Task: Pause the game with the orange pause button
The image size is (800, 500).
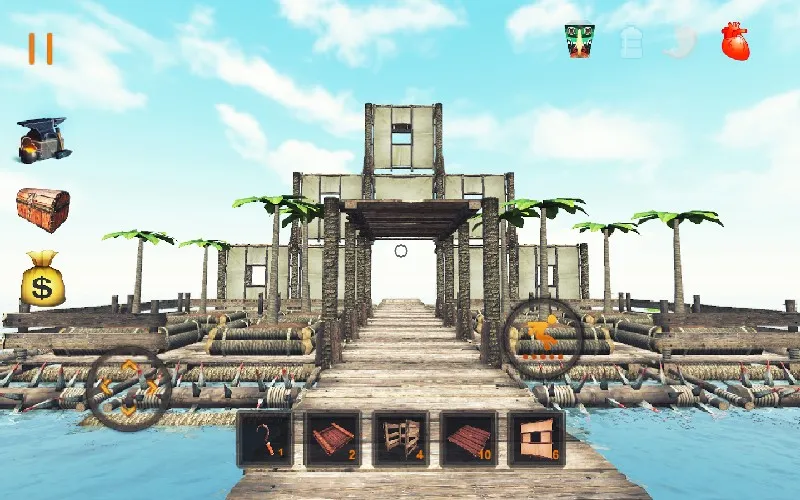Action: pyautogui.click(x=40, y=49)
